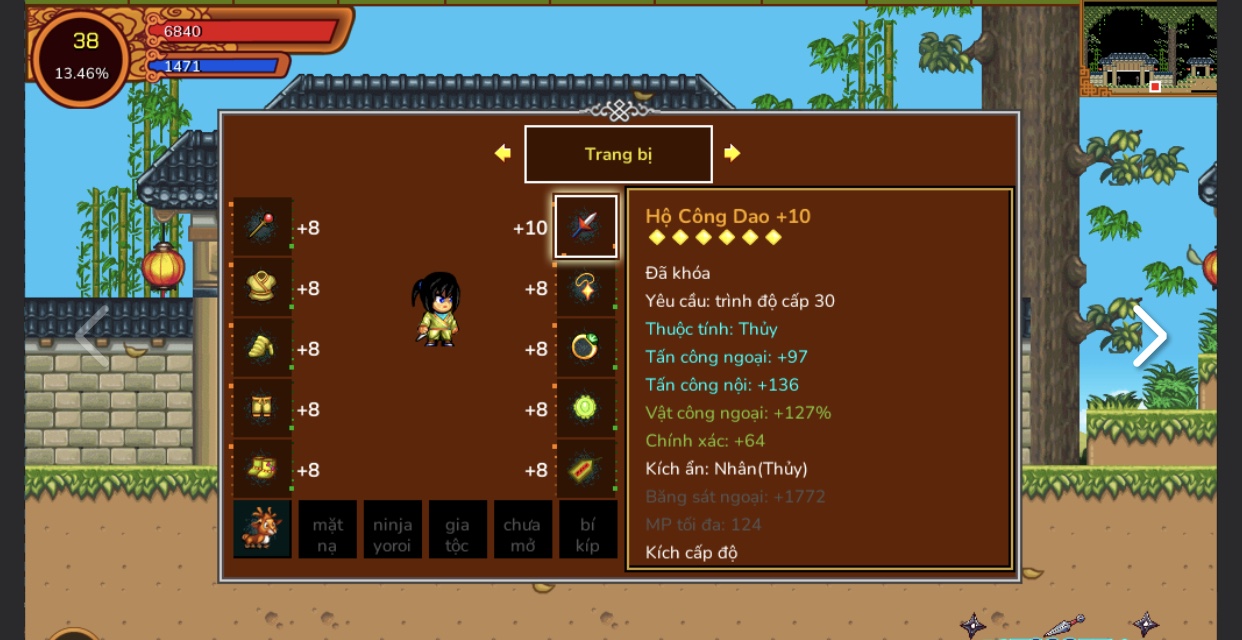The width and height of the screenshot is (1242, 640).
Task: Switch to the next tab with right arrow
Action: 732,153
